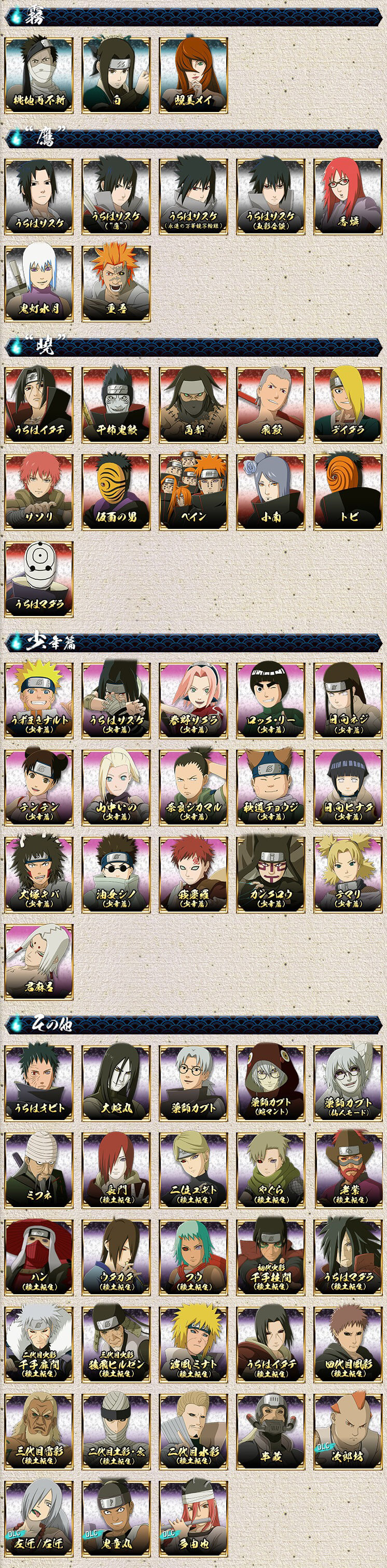This screenshot has width=387, height=1568.
Task: Select young Naruto Uzumaki portrait
Action: click(x=38, y=701)
